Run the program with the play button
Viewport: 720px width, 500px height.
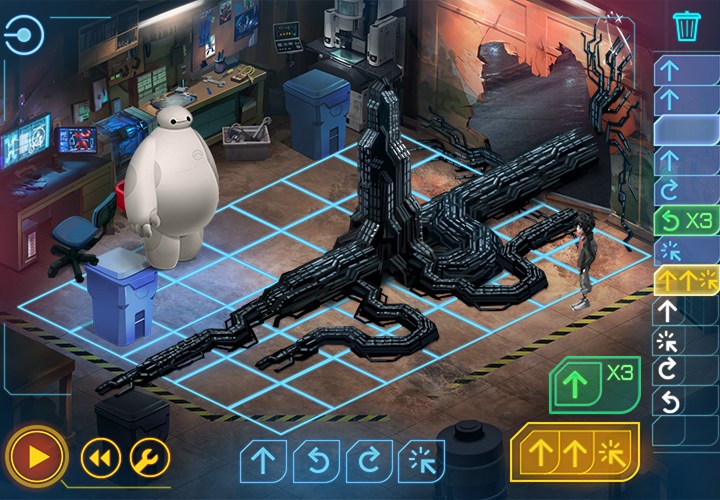point(38,458)
